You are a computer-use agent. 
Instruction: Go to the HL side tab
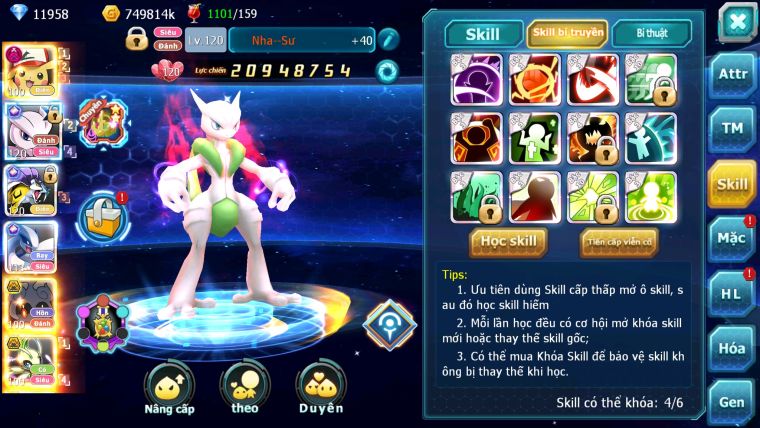(731, 293)
